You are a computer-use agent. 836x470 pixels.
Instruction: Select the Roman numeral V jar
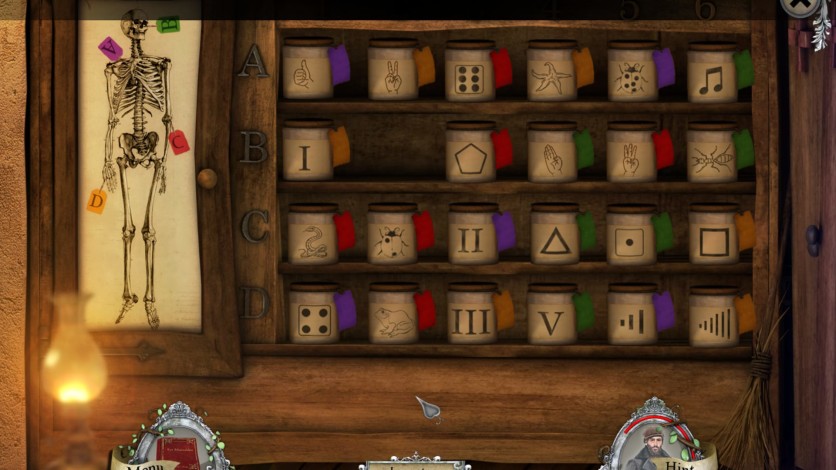(551, 318)
